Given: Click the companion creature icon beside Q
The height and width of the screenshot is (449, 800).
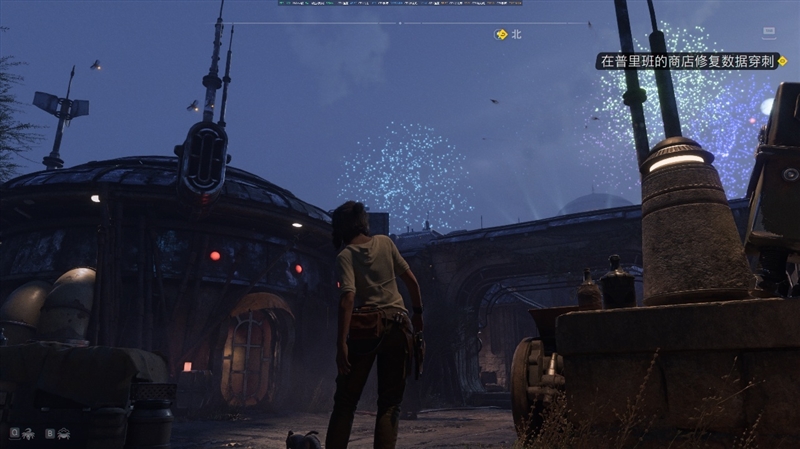Looking at the screenshot, I should coord(29,433).
